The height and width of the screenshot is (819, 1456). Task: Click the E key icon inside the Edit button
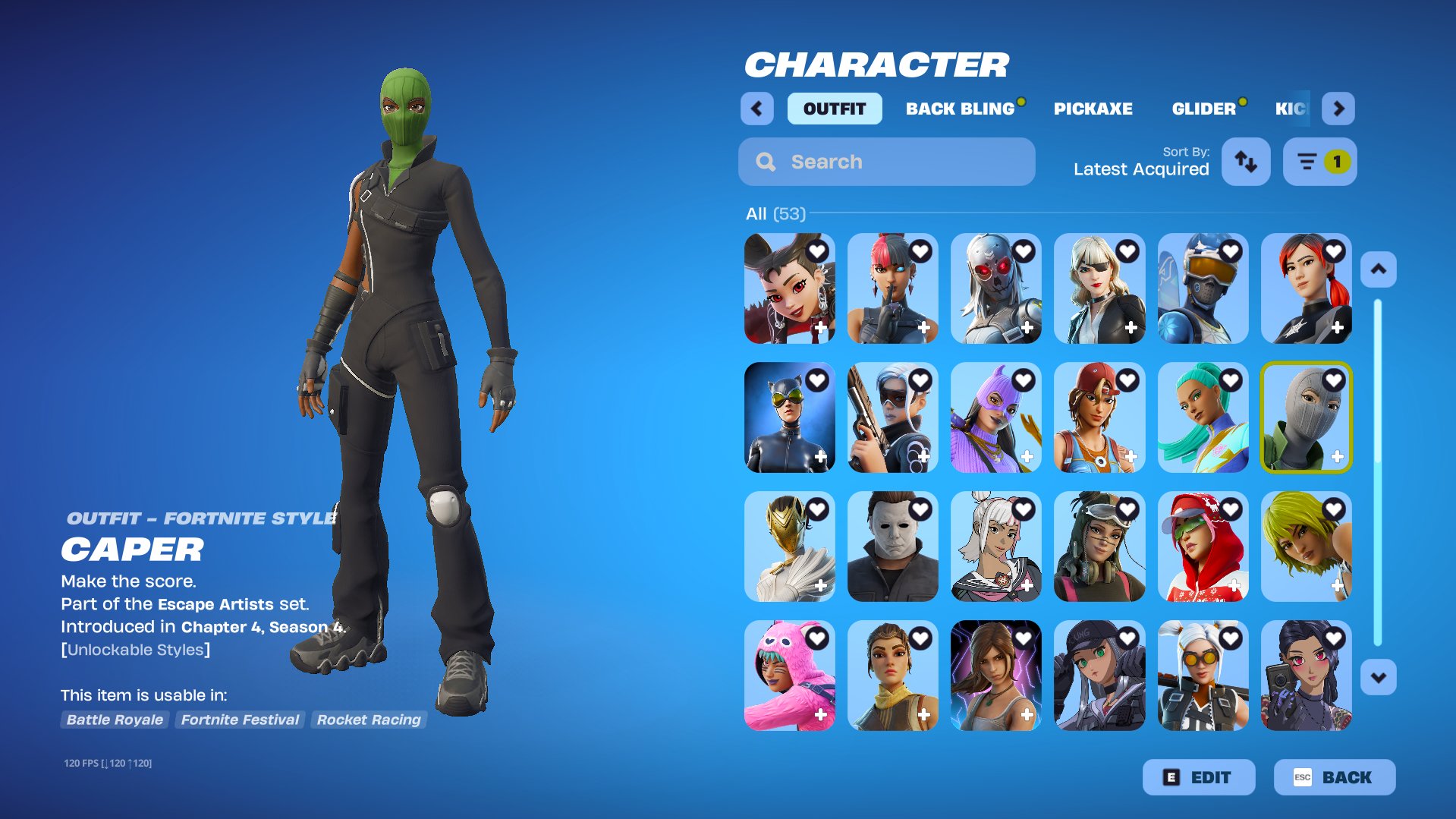coord(1170,776)
